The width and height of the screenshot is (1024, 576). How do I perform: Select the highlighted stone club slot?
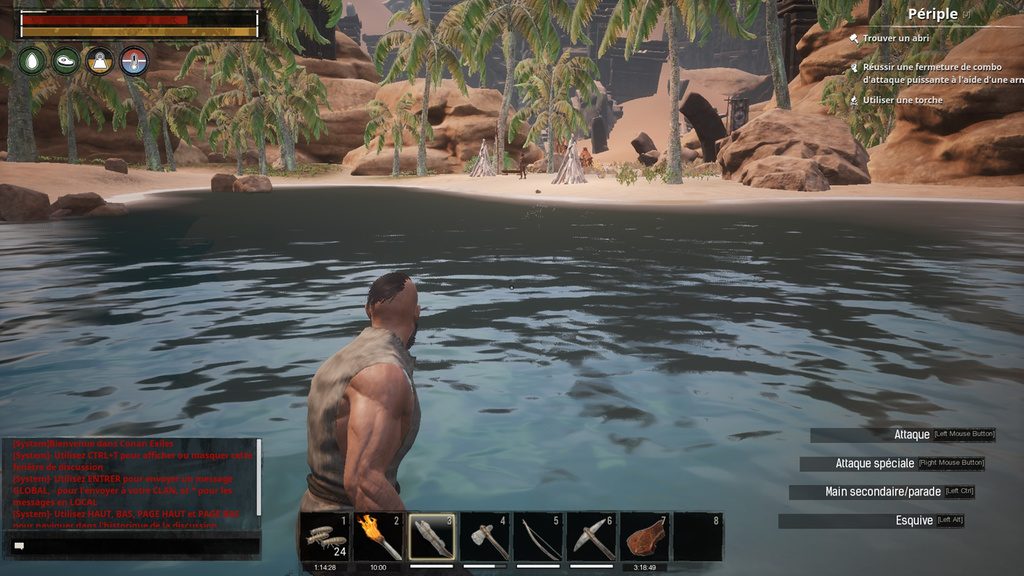pyautogui.click(x=433, y=537)
